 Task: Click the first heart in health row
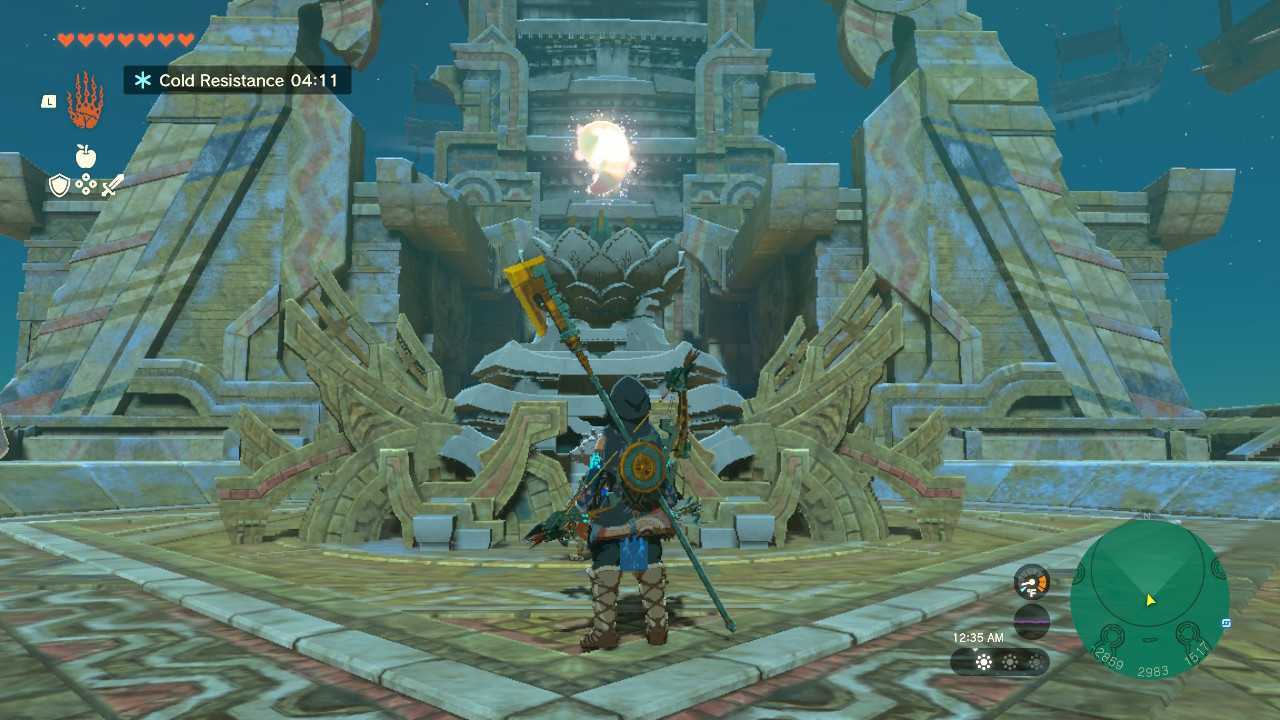click(66, 40)
